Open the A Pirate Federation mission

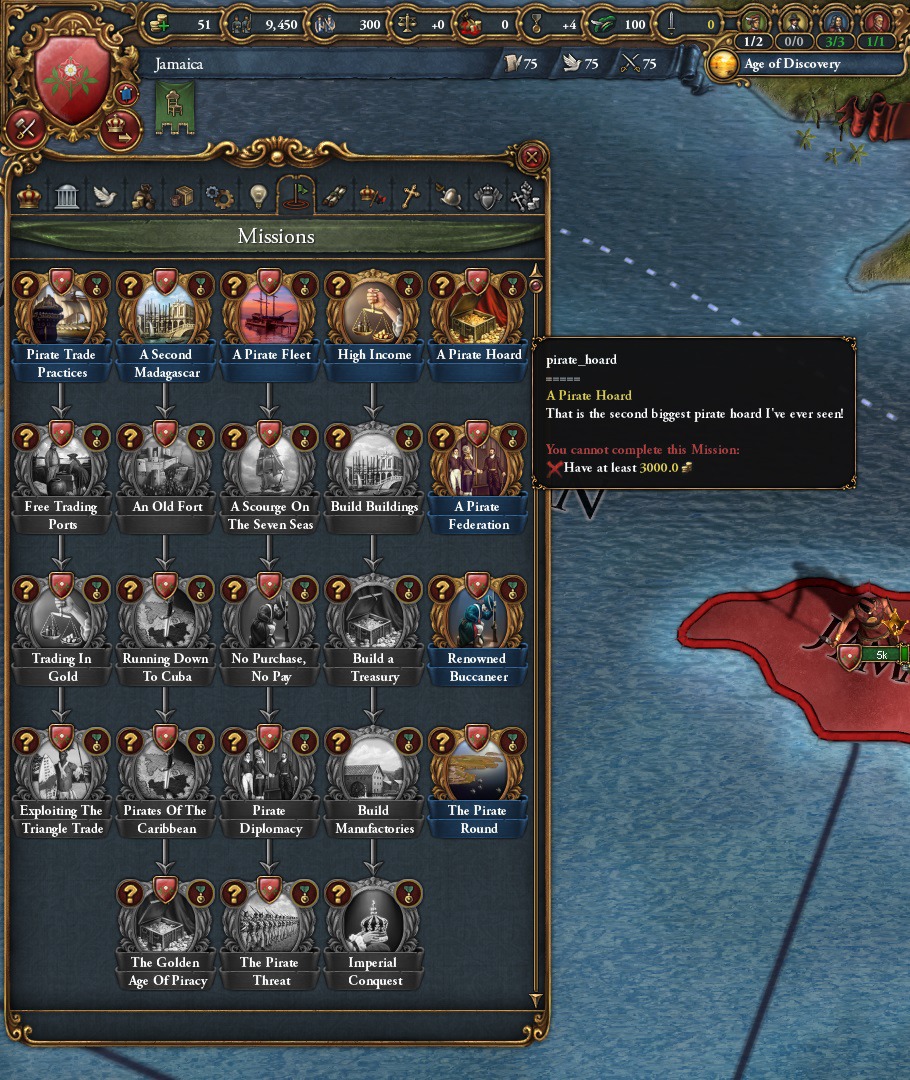click(x=478, y=468)
